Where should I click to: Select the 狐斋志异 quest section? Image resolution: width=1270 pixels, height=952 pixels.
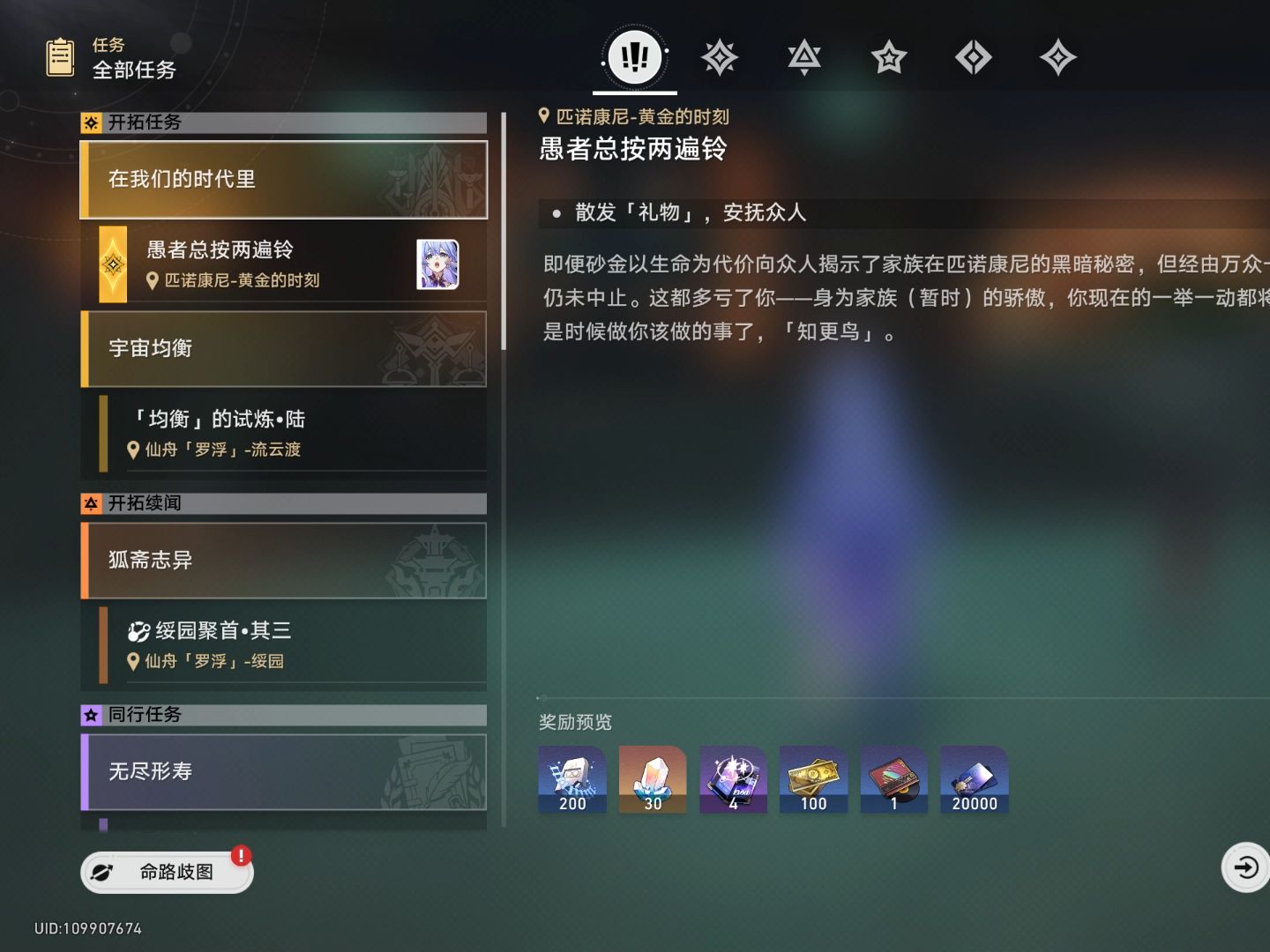coord(283,560)
